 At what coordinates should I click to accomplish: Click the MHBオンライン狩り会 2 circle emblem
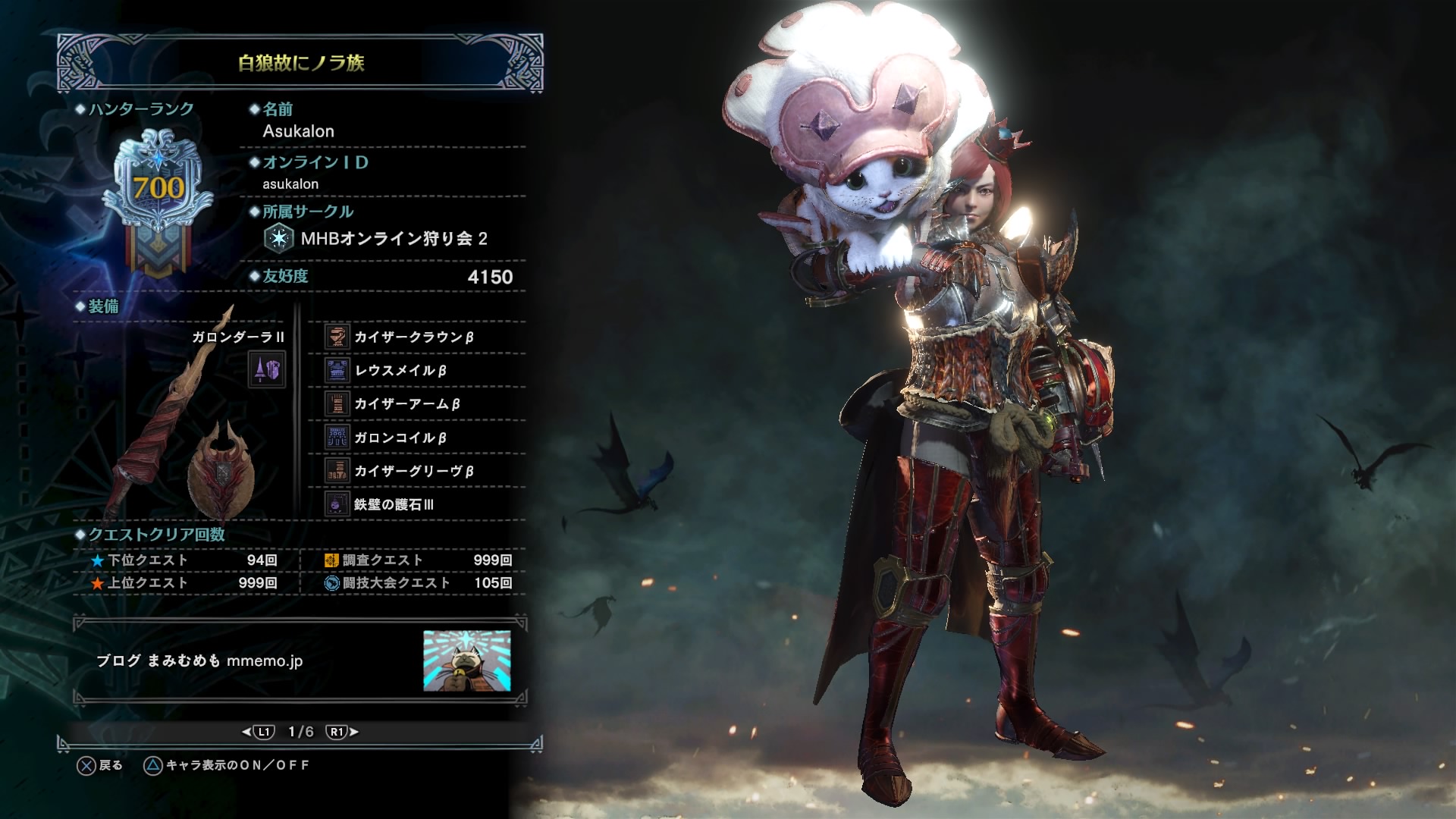pos(279,238)
